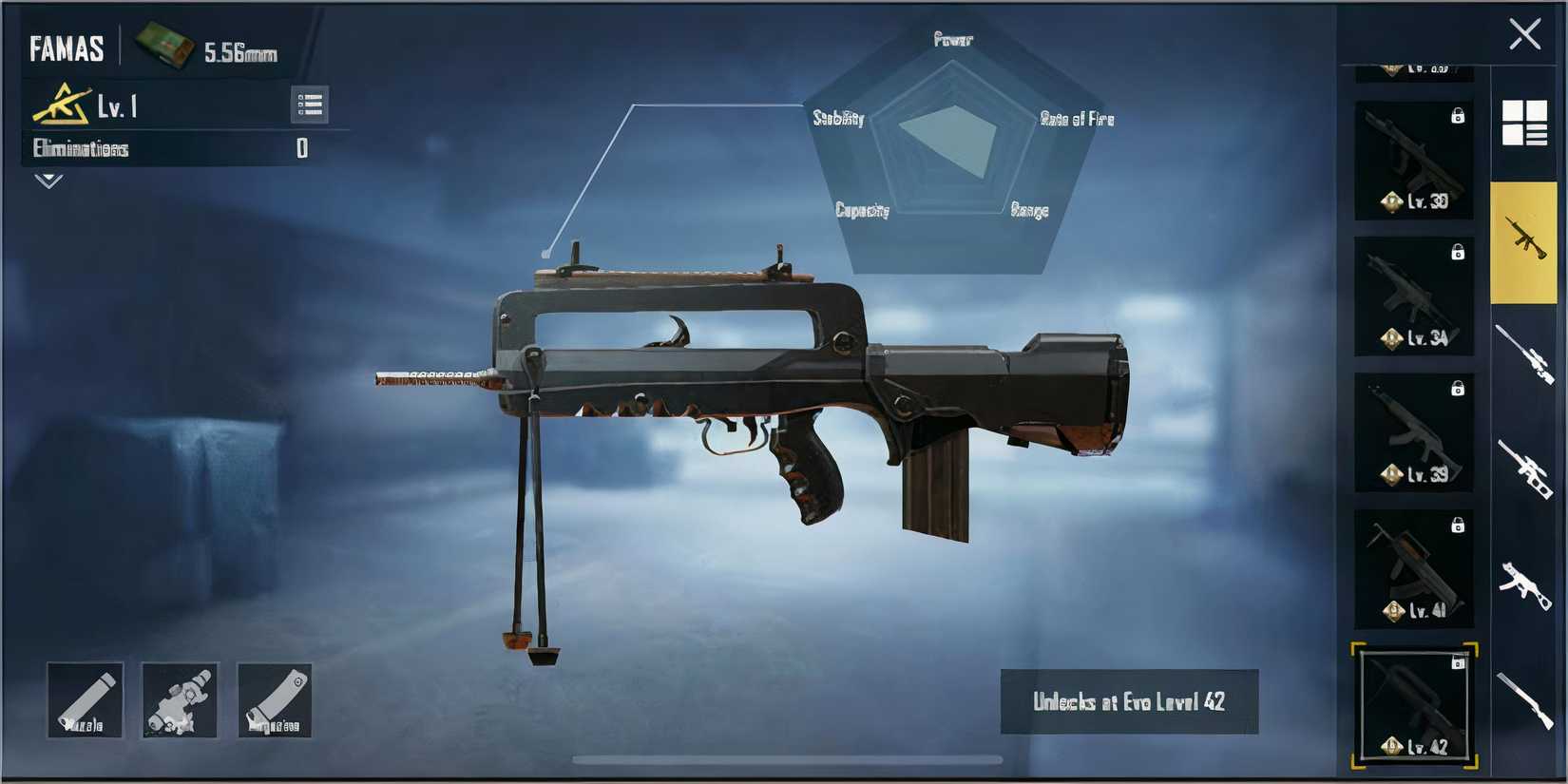Switch to the Lv.34 weapon entry
1568x784 pixels.
(x=1412, y=296)
